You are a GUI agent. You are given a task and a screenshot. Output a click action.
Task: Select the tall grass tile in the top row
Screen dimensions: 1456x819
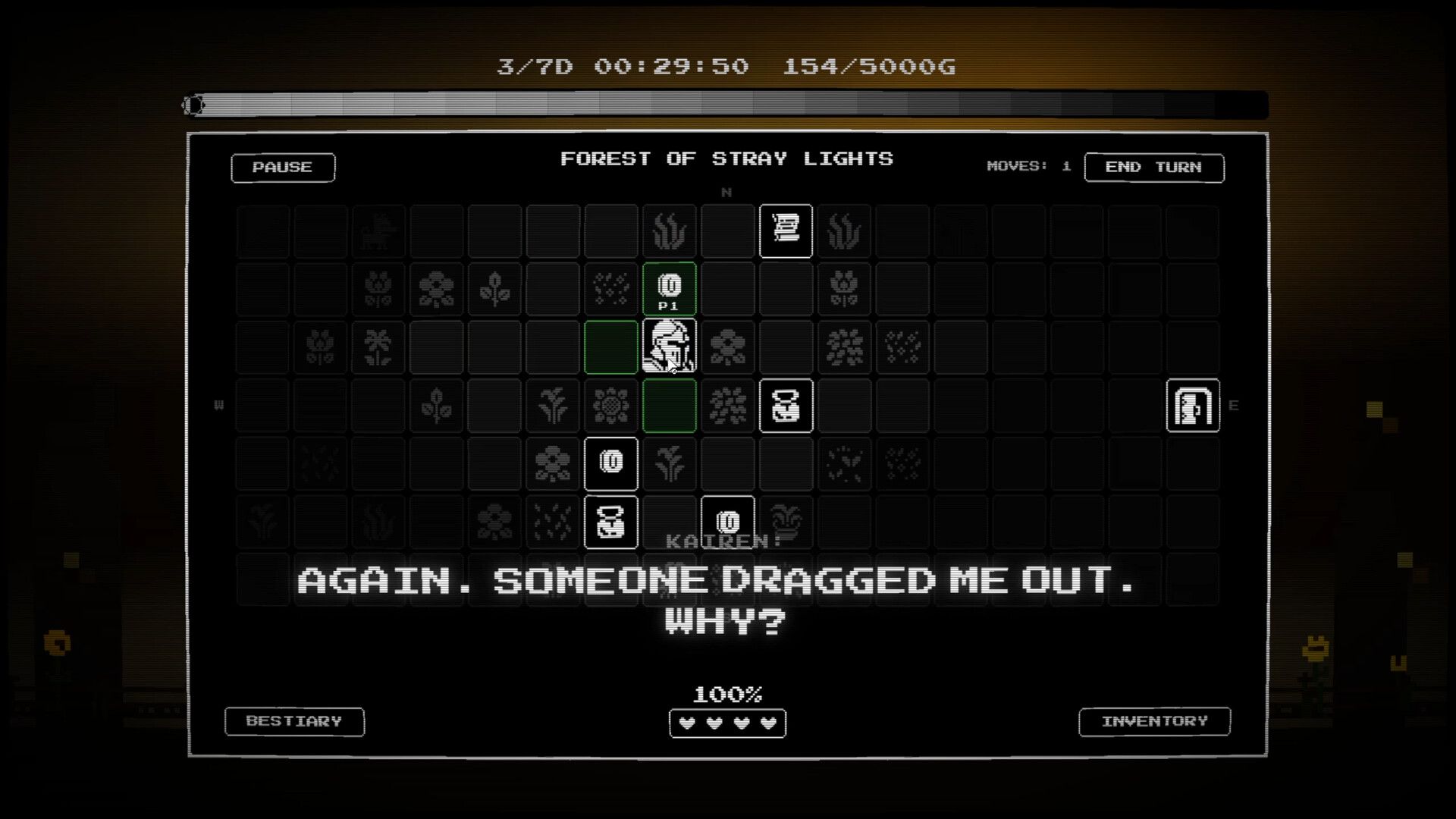pos(670,231)
